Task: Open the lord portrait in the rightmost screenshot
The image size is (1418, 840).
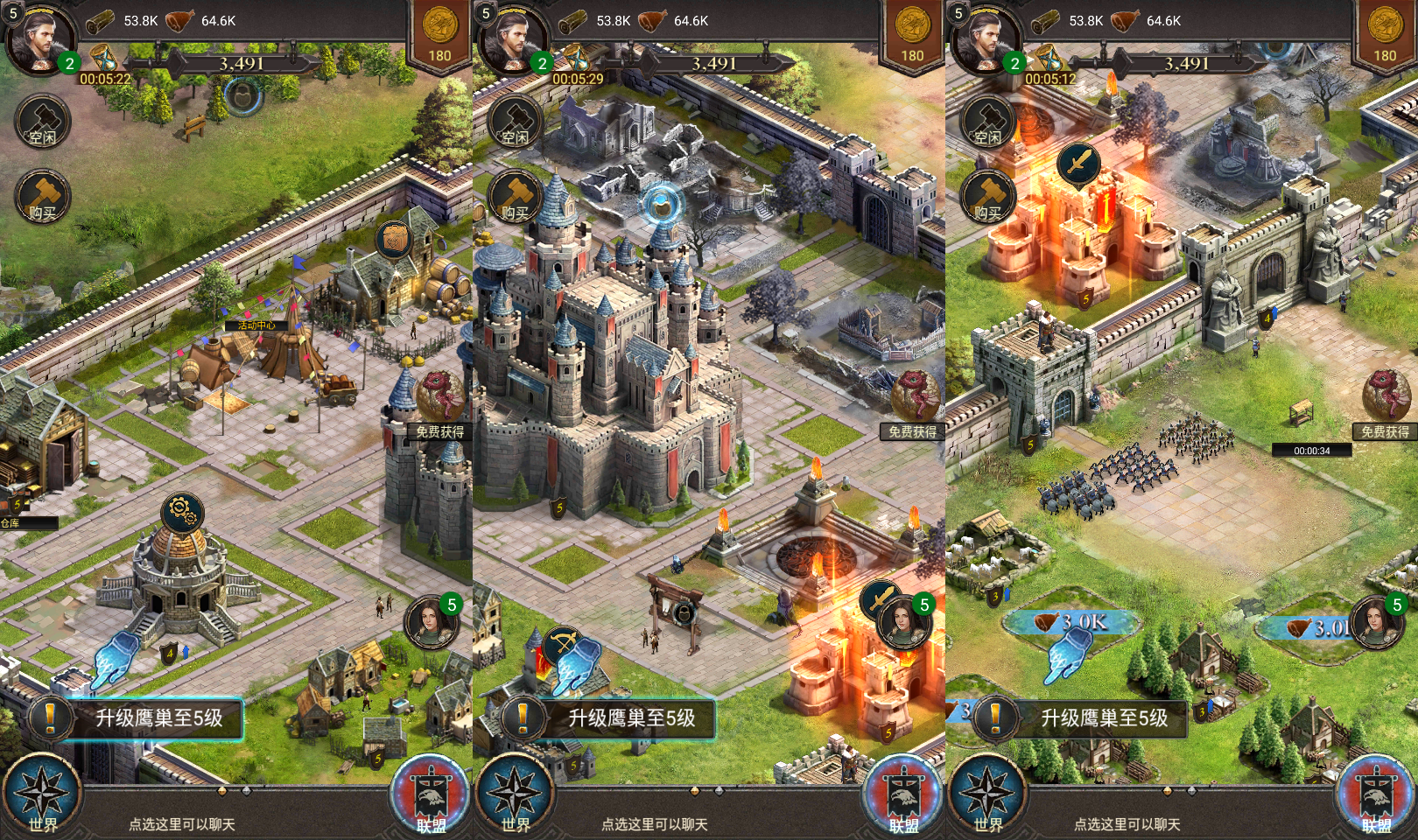Action: pos(986,39)
